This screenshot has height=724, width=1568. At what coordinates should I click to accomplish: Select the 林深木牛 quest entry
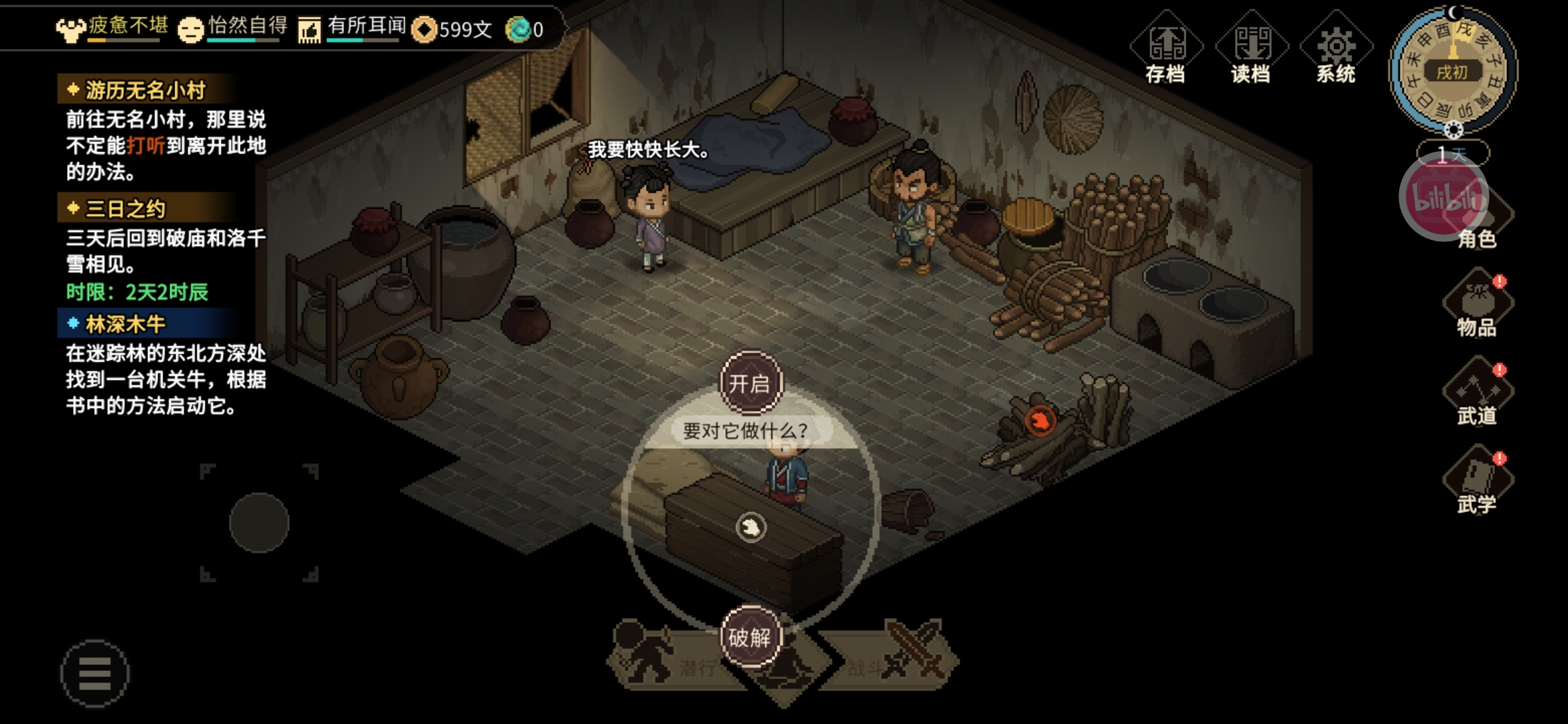point(125,324)
